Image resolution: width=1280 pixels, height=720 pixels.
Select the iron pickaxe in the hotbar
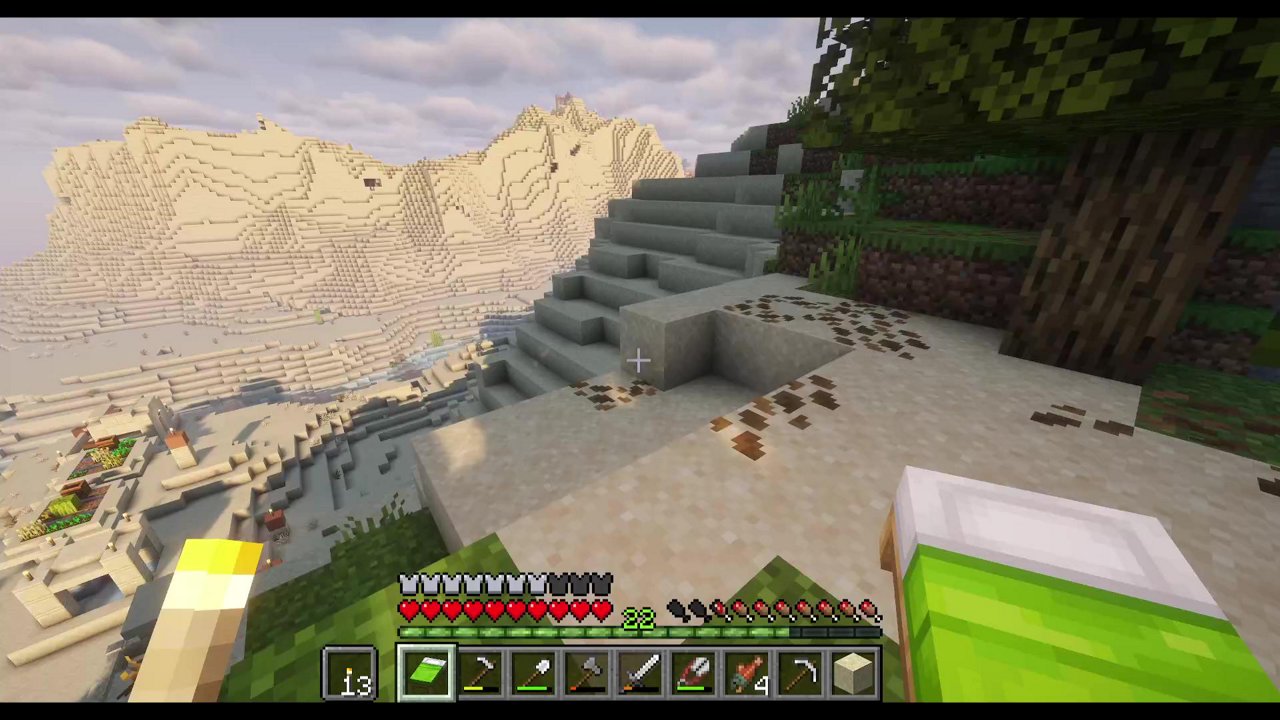click(481, 672)
